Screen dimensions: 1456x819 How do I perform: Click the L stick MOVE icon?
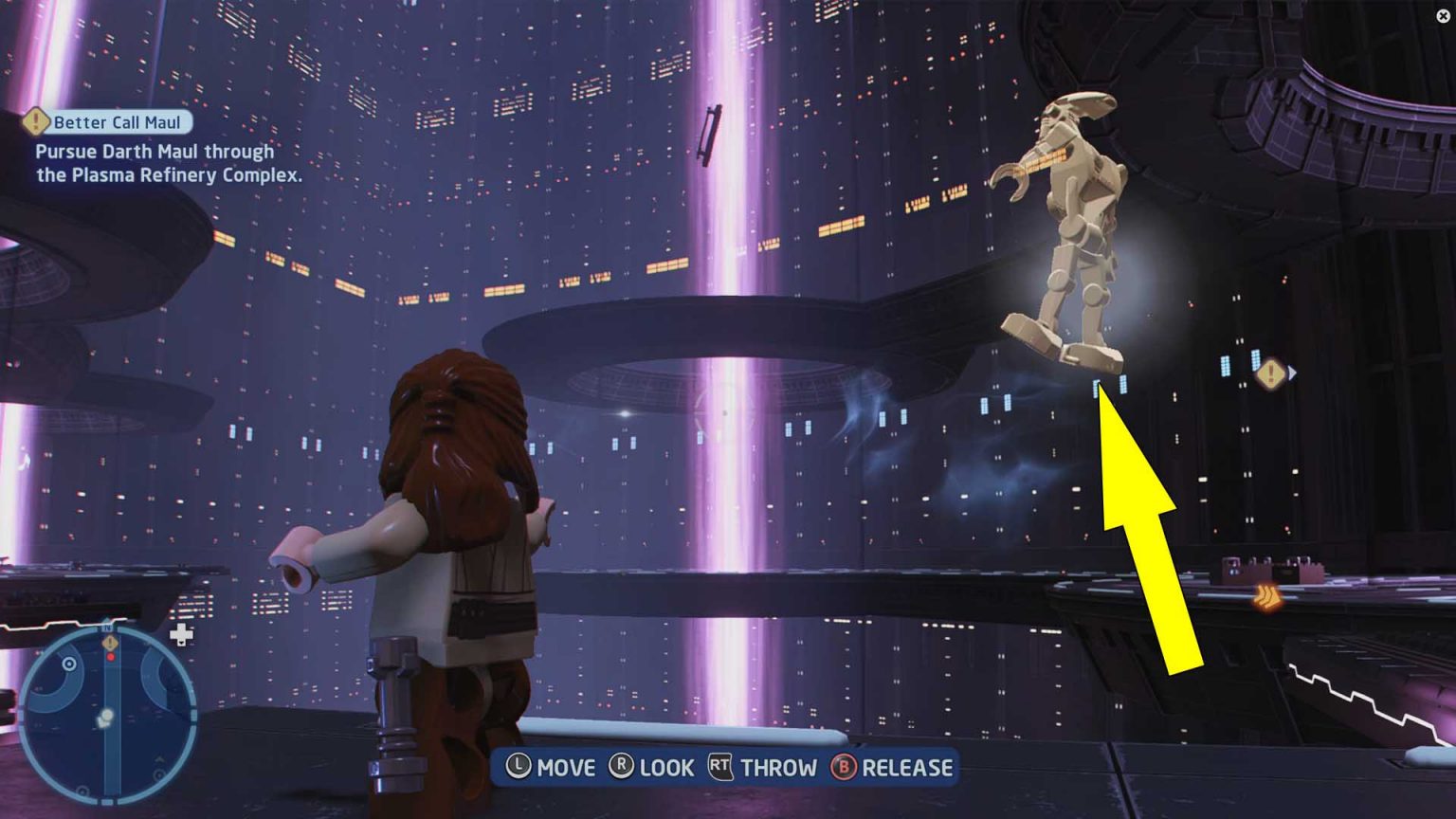point(518,768)
